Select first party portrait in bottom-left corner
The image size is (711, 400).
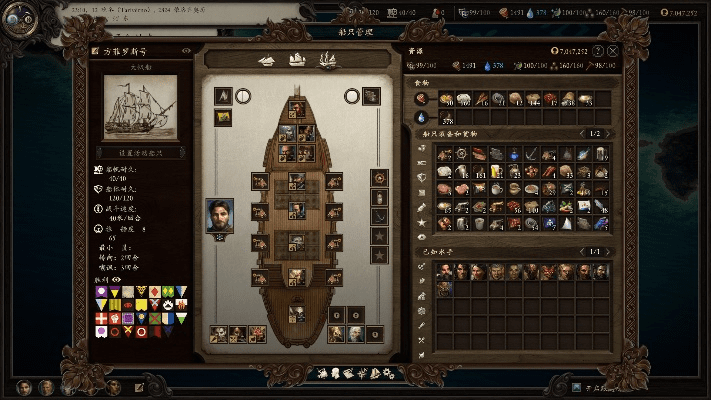point(23,387)
